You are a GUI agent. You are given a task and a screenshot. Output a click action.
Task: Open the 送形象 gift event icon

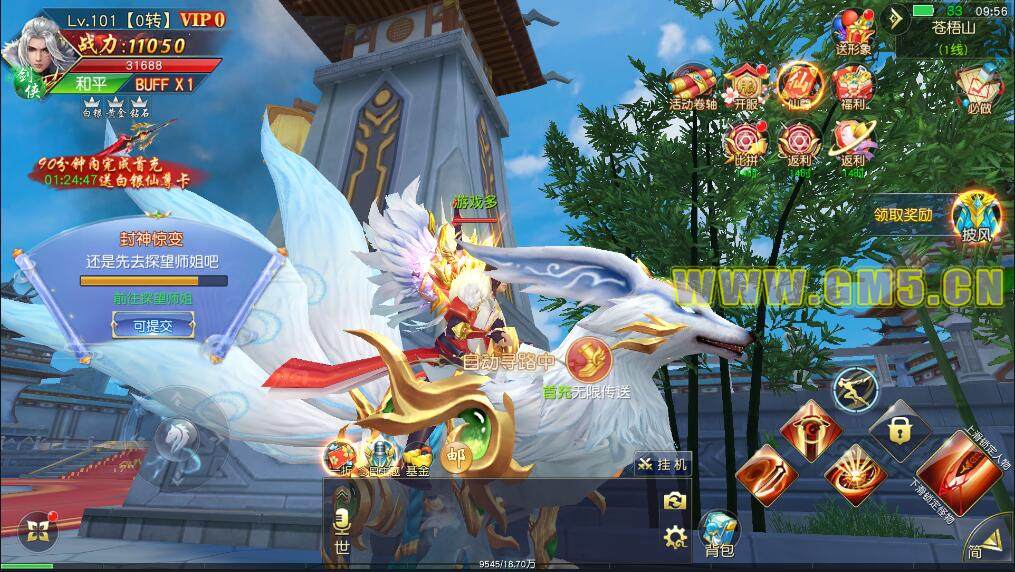click(852, 32)
